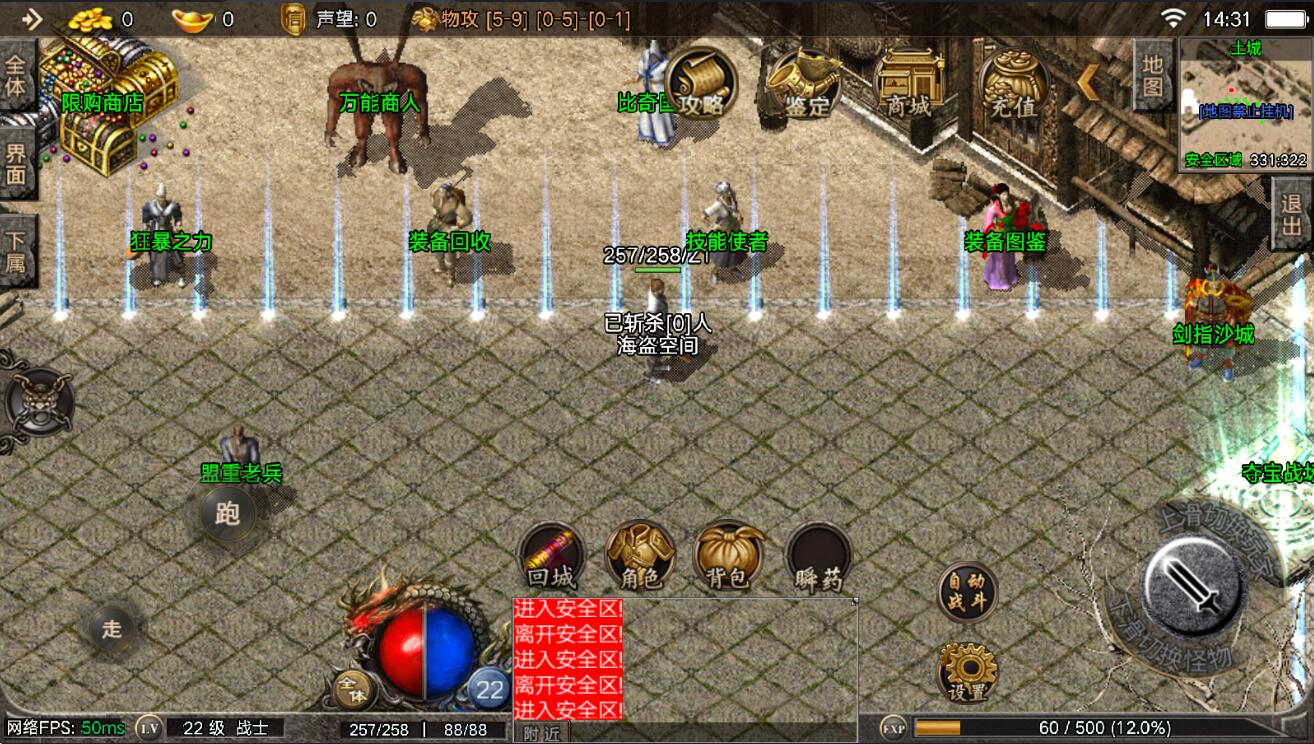
Task: Open the 角色 character panel
Action: 640,556
